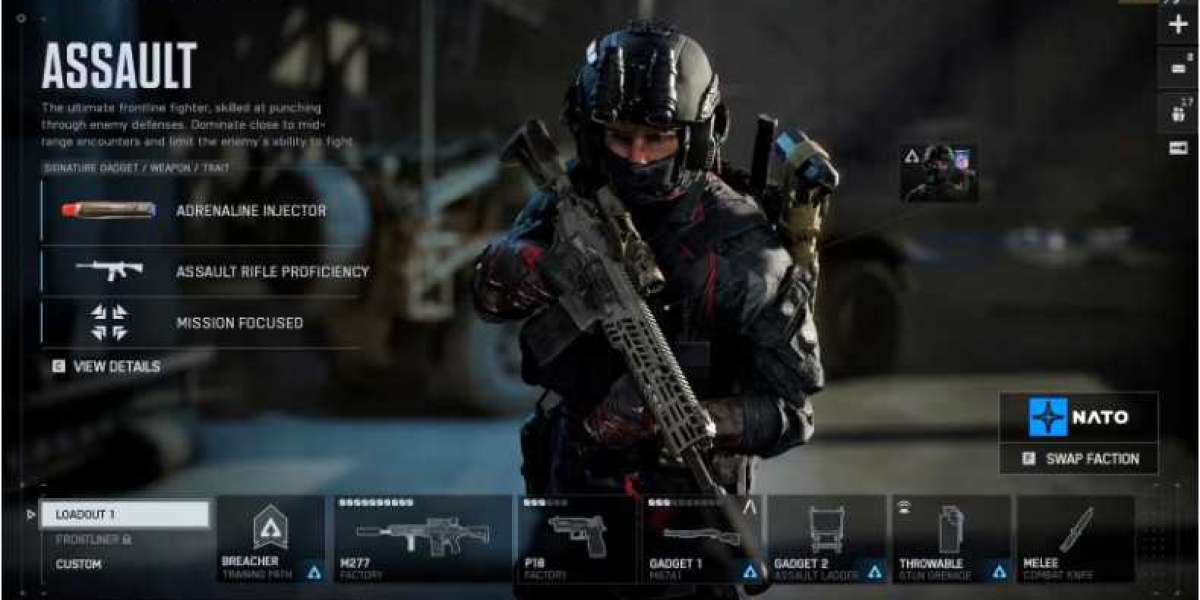Pick the Custom loadout option
1200x600 pixels.
[x=79, y=564]
